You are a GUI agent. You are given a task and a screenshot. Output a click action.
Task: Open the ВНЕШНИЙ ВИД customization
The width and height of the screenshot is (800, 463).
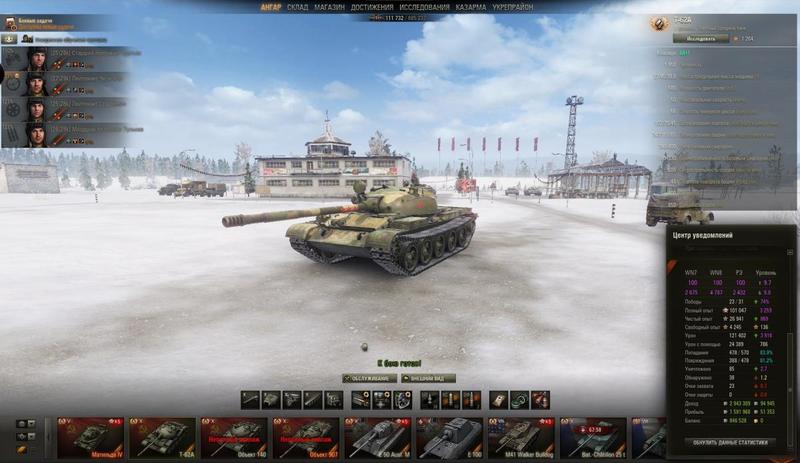coord(428,378)
